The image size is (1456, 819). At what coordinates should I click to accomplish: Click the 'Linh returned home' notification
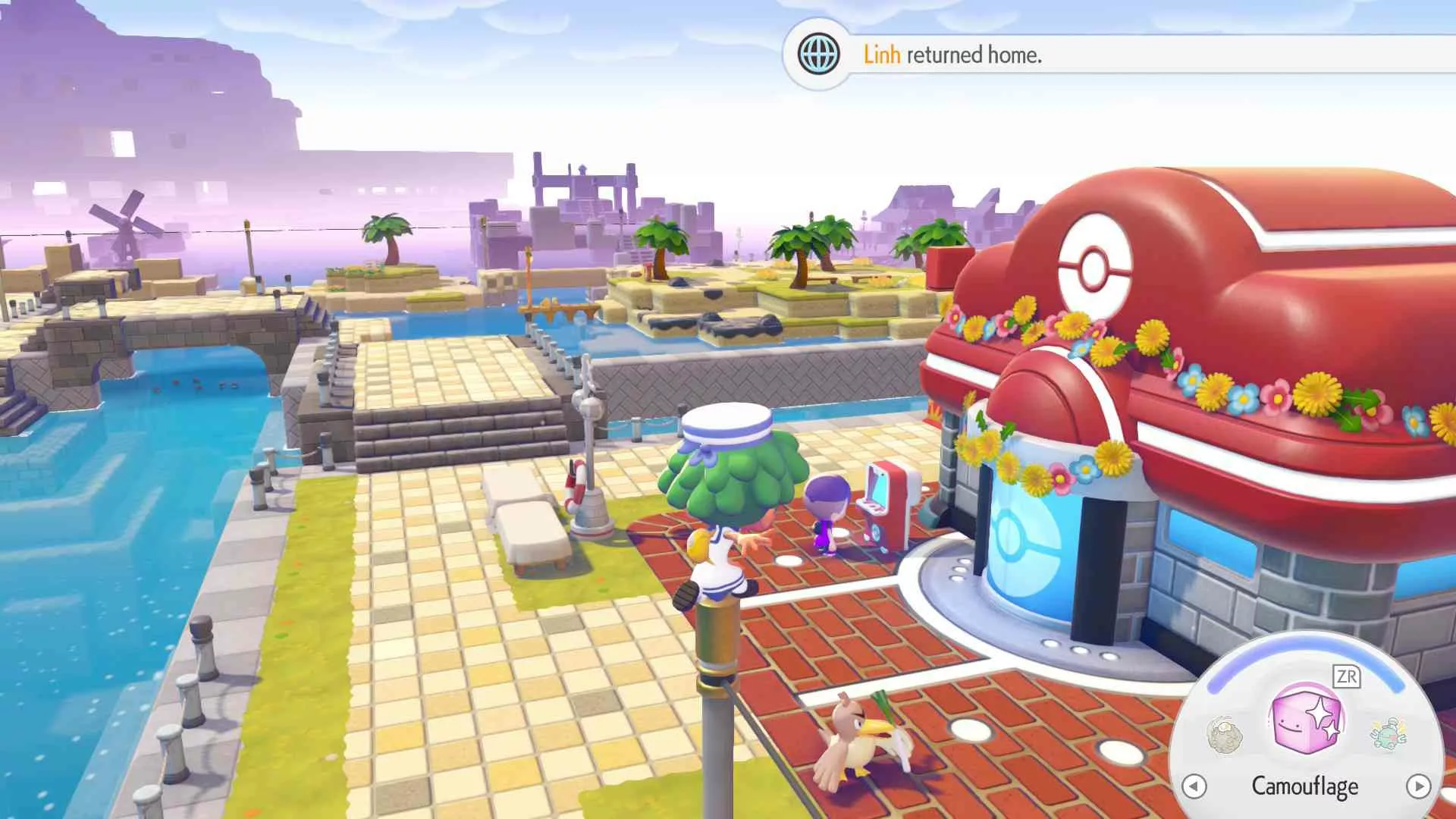pyautogui.click(x=952, y=55)
